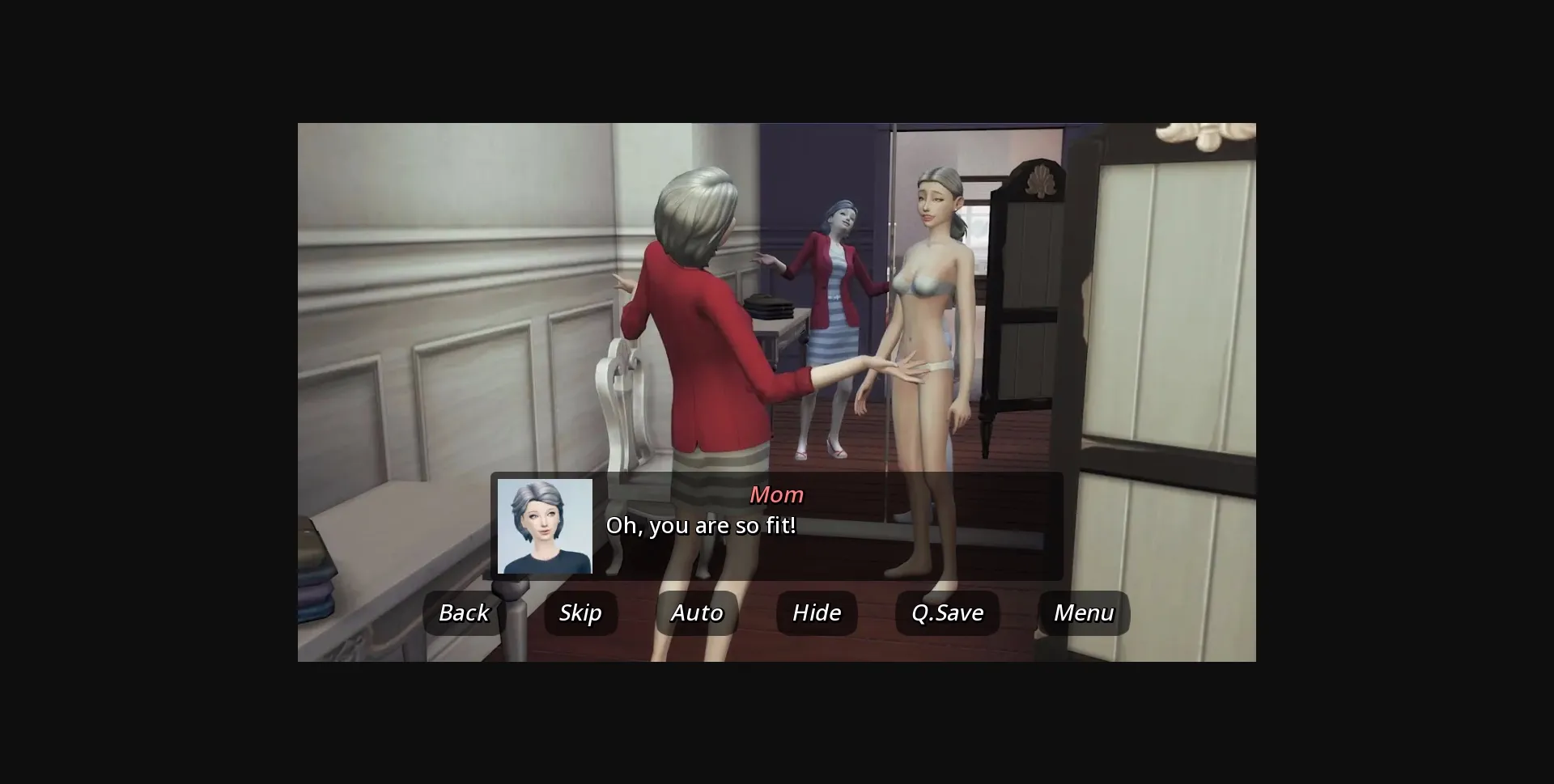
Task: Click the Auto button to replay text automatically
Action: tap(695, 613)
